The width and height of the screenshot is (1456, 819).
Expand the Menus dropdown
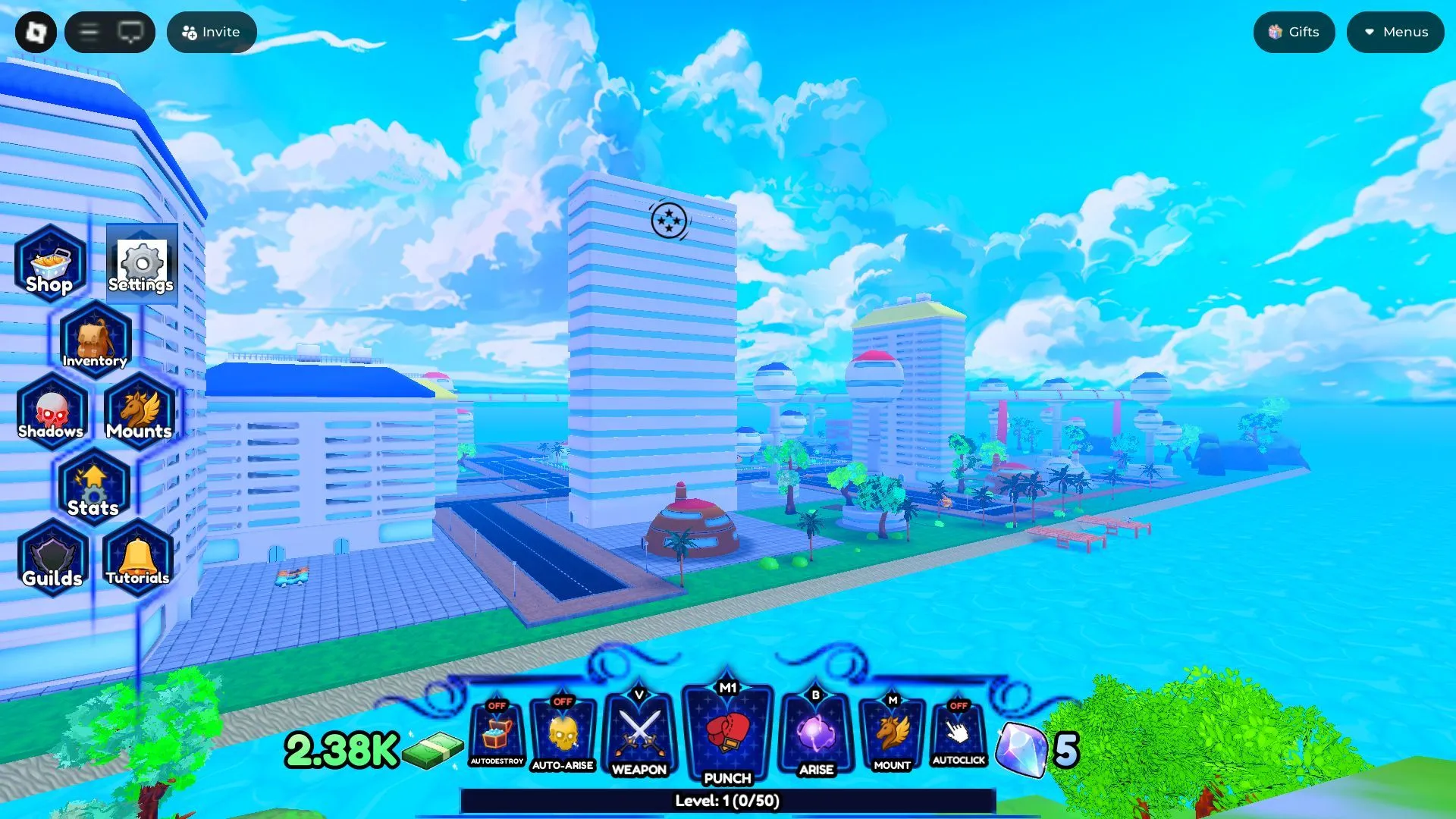1395,32
